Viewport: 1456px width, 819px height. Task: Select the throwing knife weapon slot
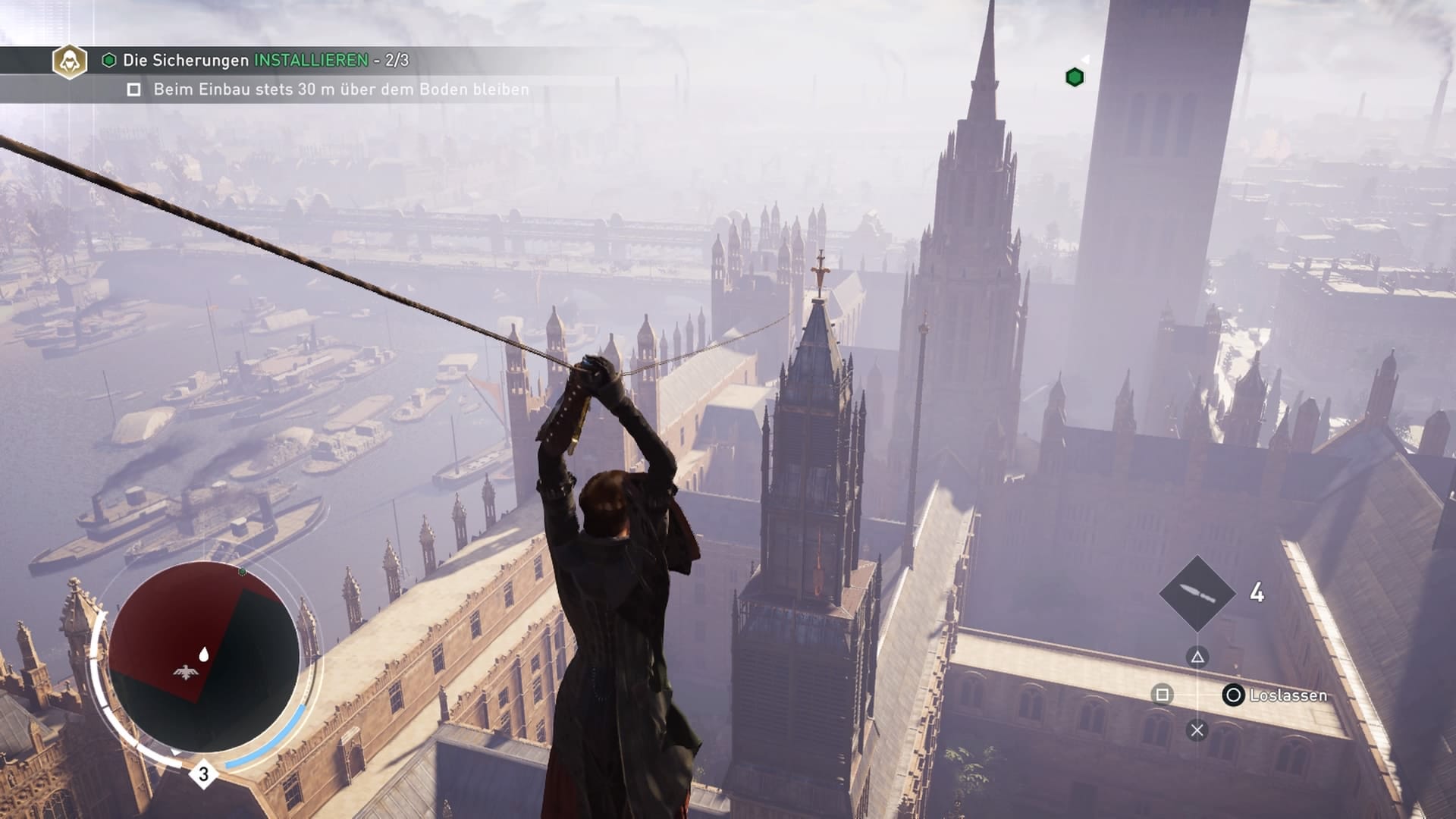tap(1197, 593)
